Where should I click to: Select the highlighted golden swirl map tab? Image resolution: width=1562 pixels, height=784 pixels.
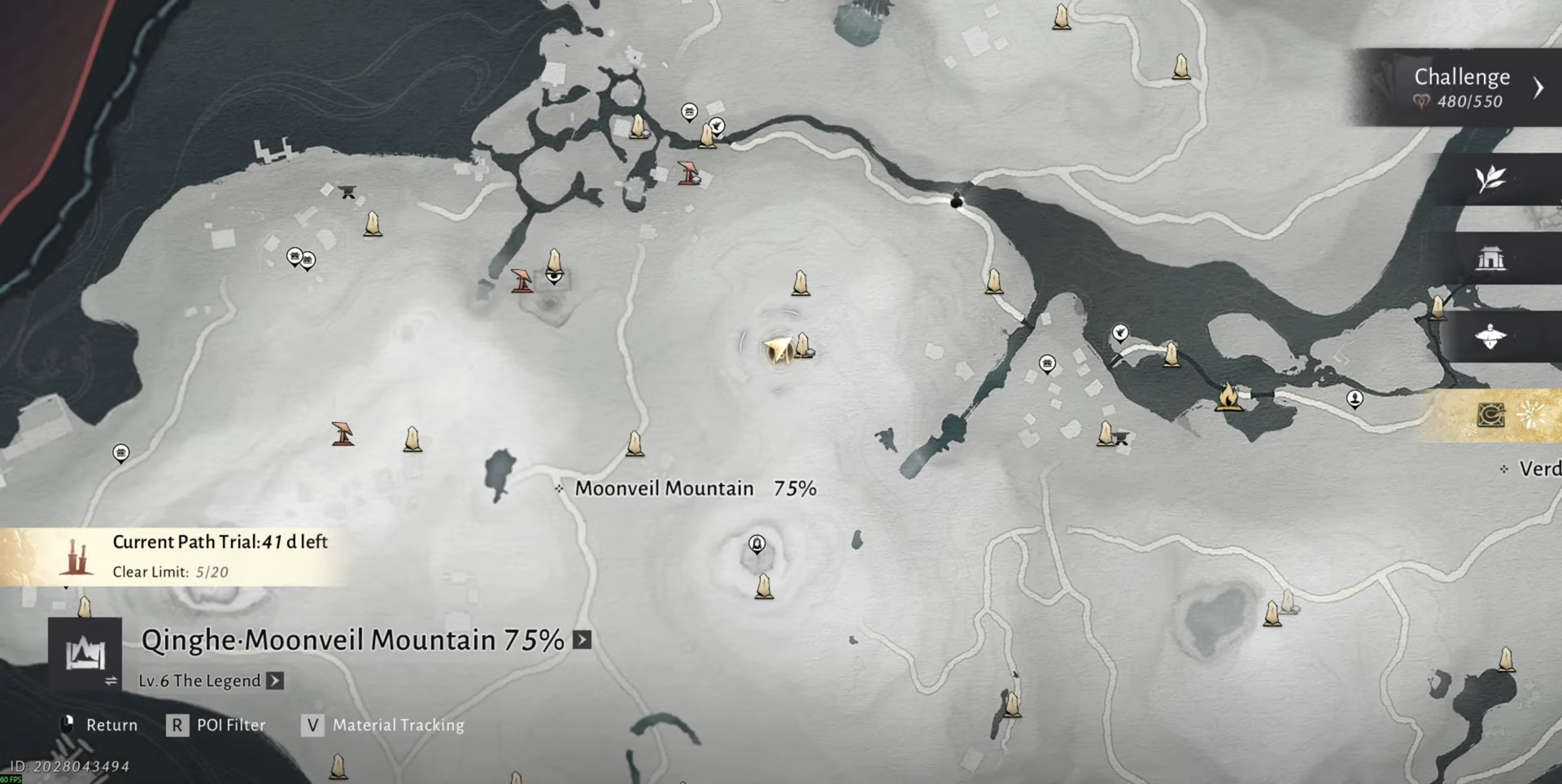(x=1490, y=416)
